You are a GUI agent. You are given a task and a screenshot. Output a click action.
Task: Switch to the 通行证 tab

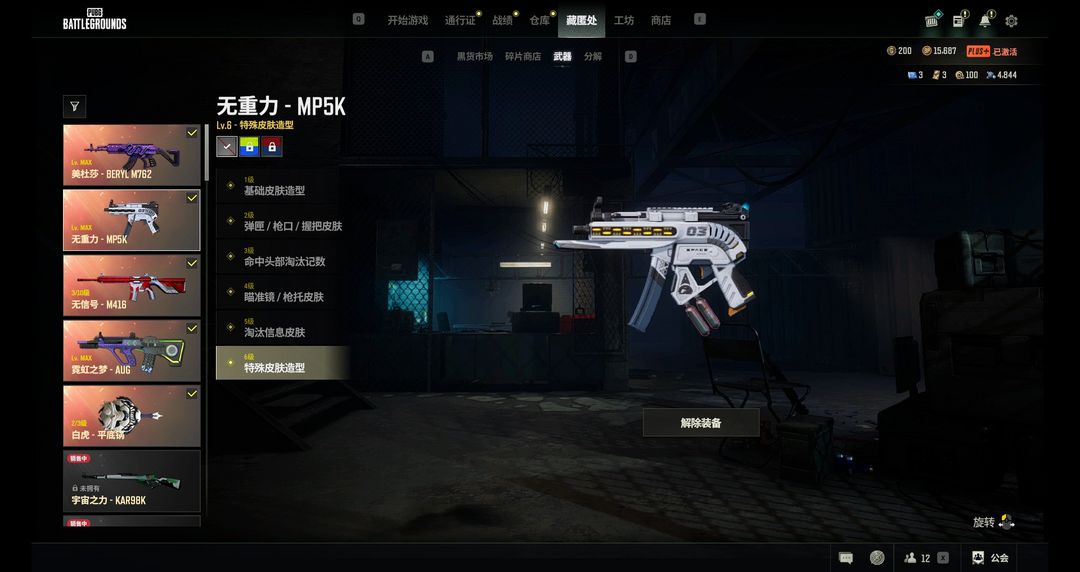tap(460, 20)
